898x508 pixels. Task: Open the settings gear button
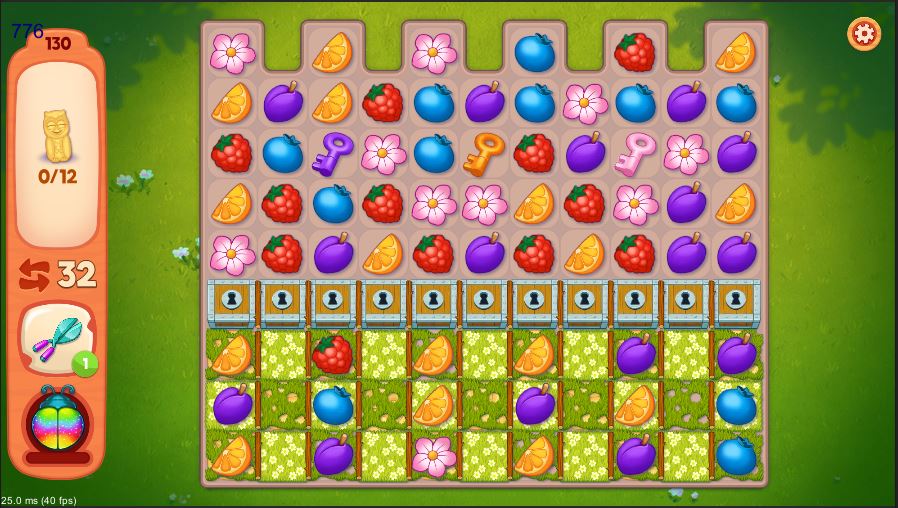coord(864,34)
